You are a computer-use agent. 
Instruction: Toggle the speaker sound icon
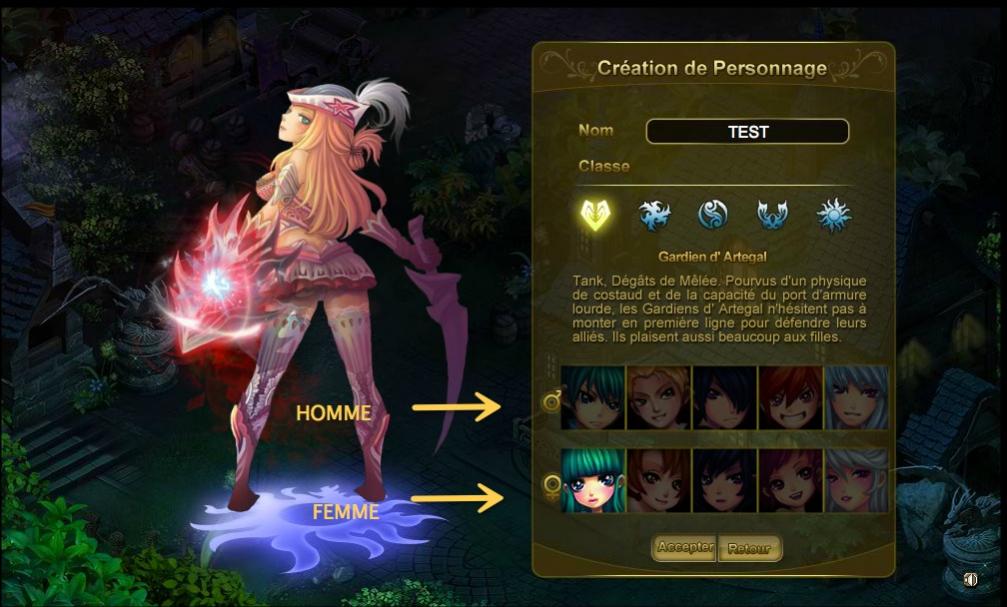tap(969, 579)
